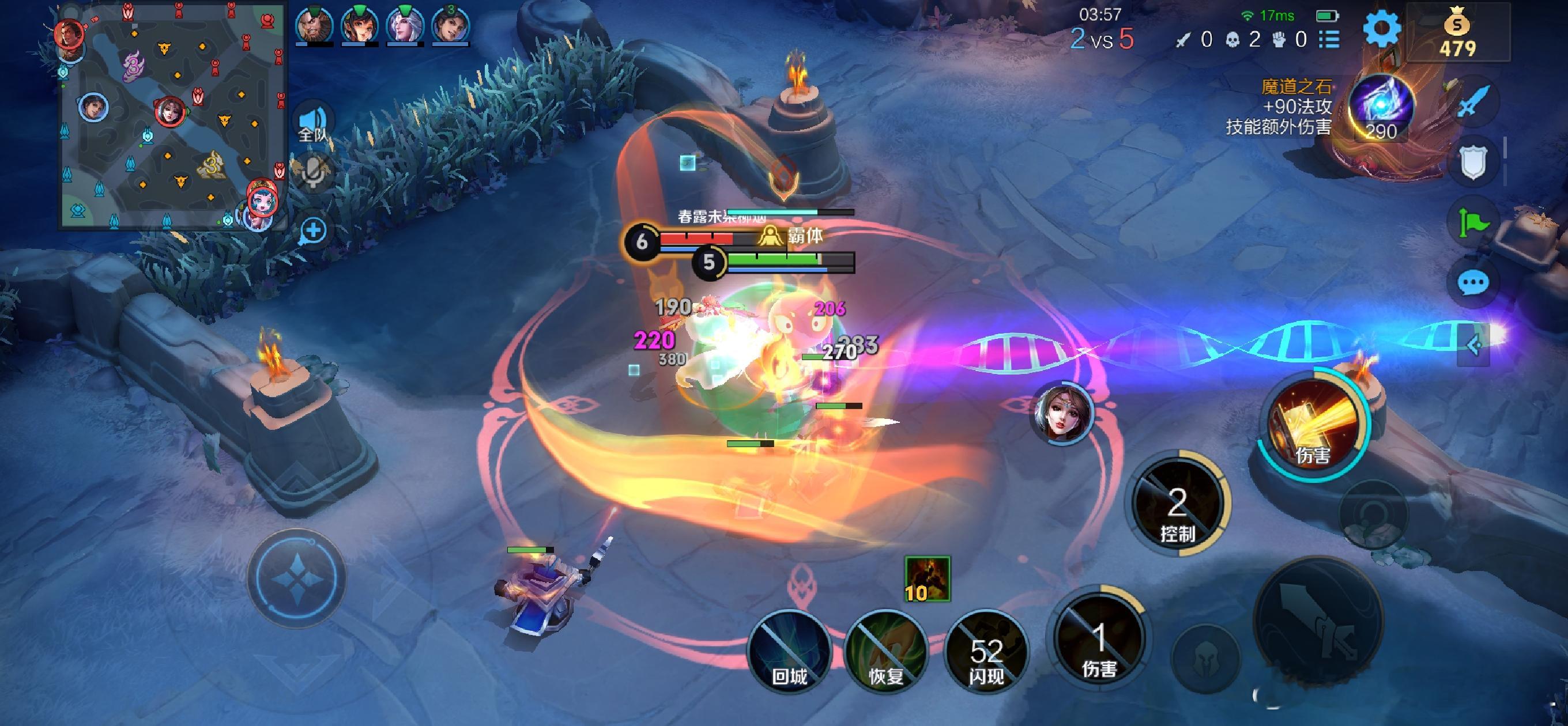
Task: Use the active item with 10 count
Action: [927, 578]
